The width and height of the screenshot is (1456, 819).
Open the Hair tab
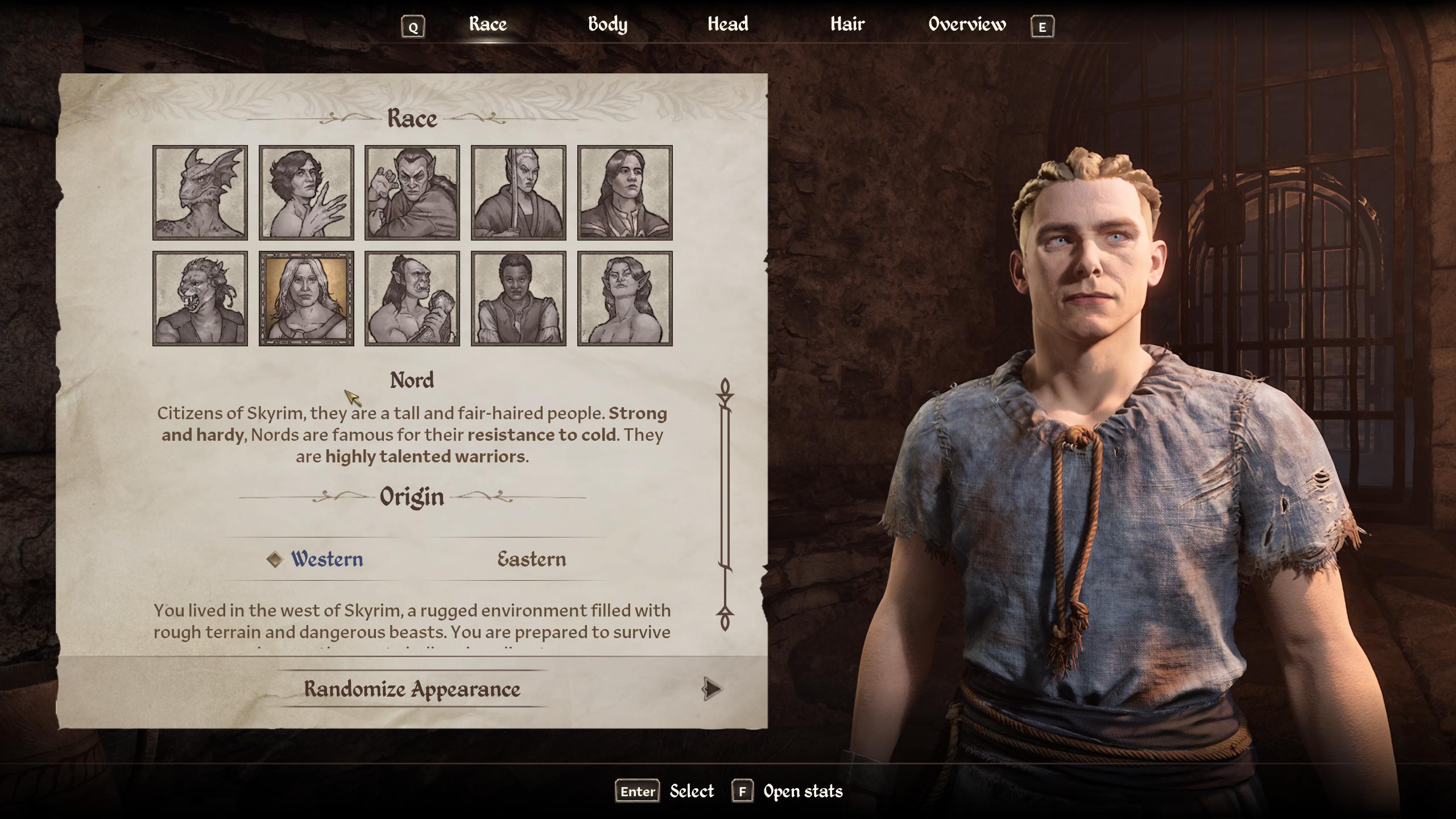point(847,24)
